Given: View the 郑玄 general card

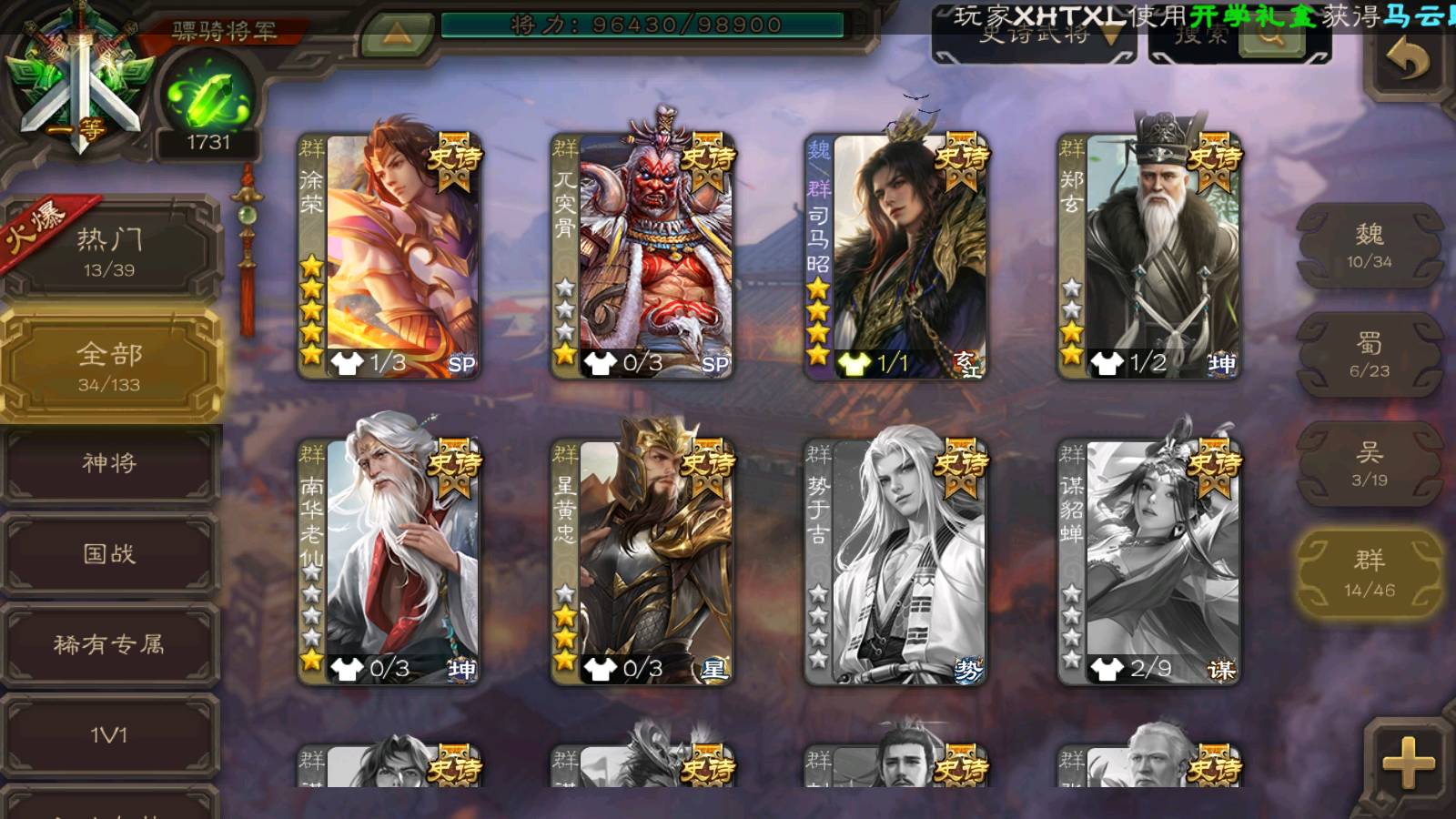Looking at the screenshot, I should [1148, 257].
